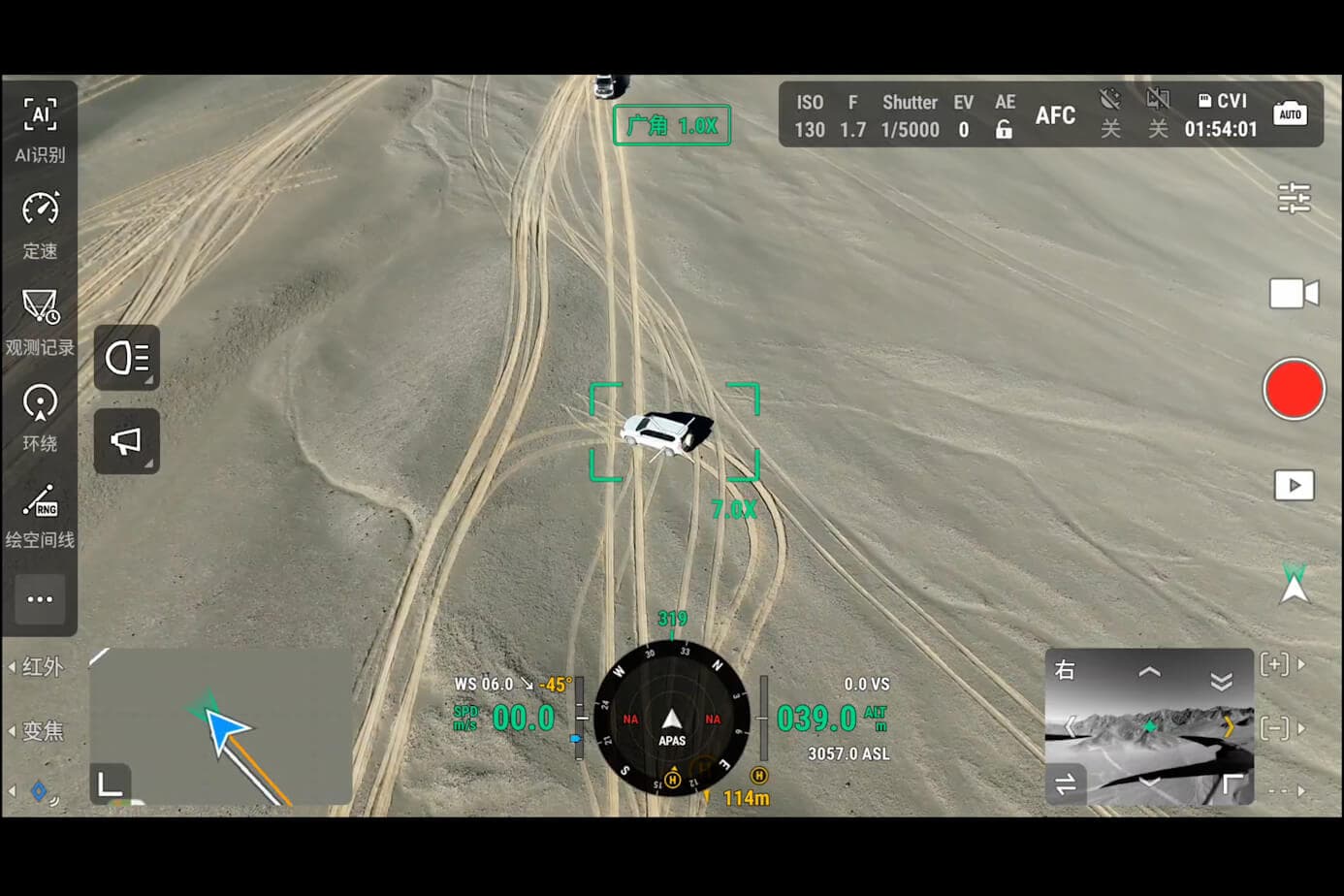Open camera settings sliders icon

[x=1294, y=199]
